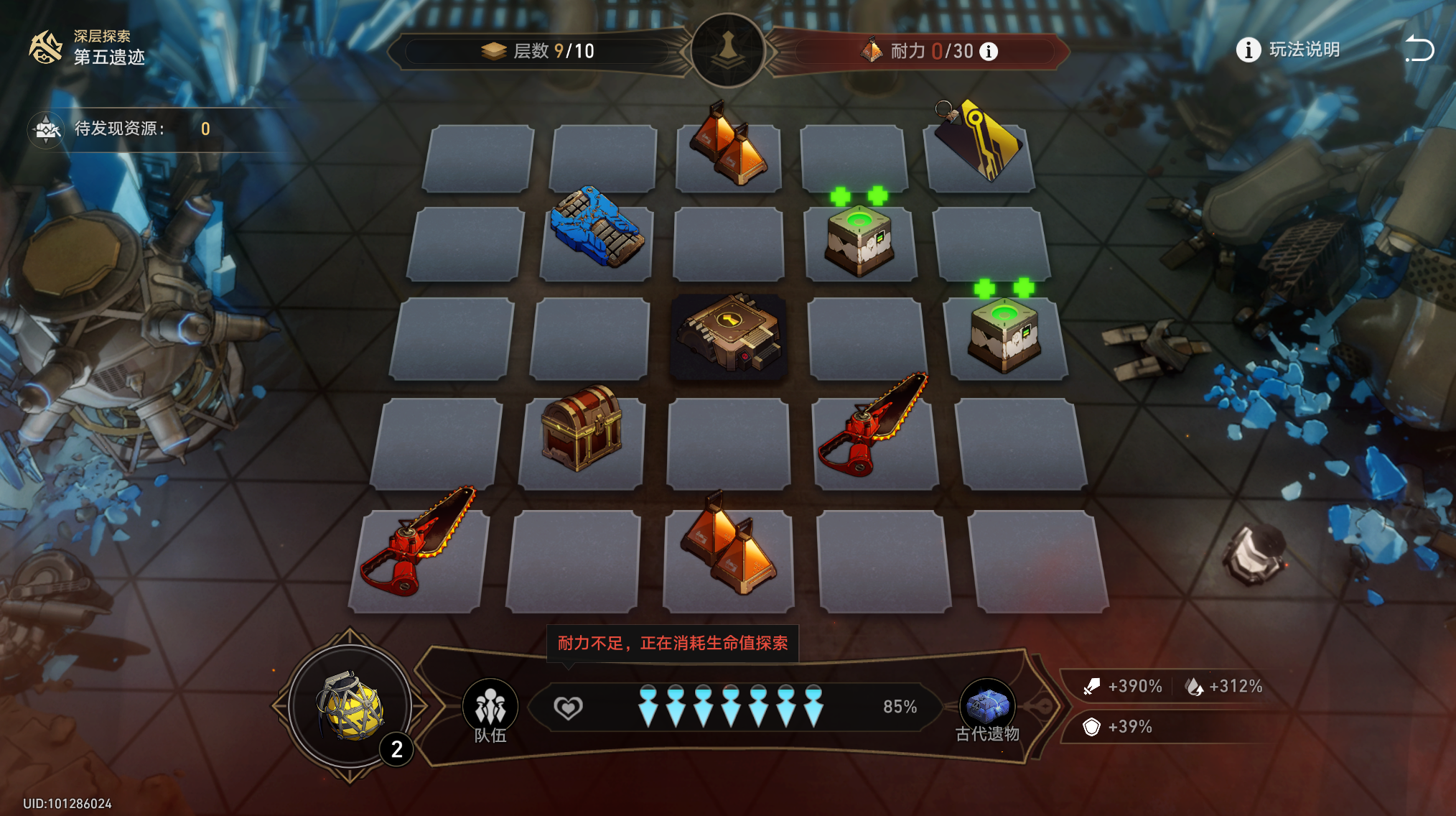
Task: Use the yellow grenade item
Action: click(x=350, y=707)
